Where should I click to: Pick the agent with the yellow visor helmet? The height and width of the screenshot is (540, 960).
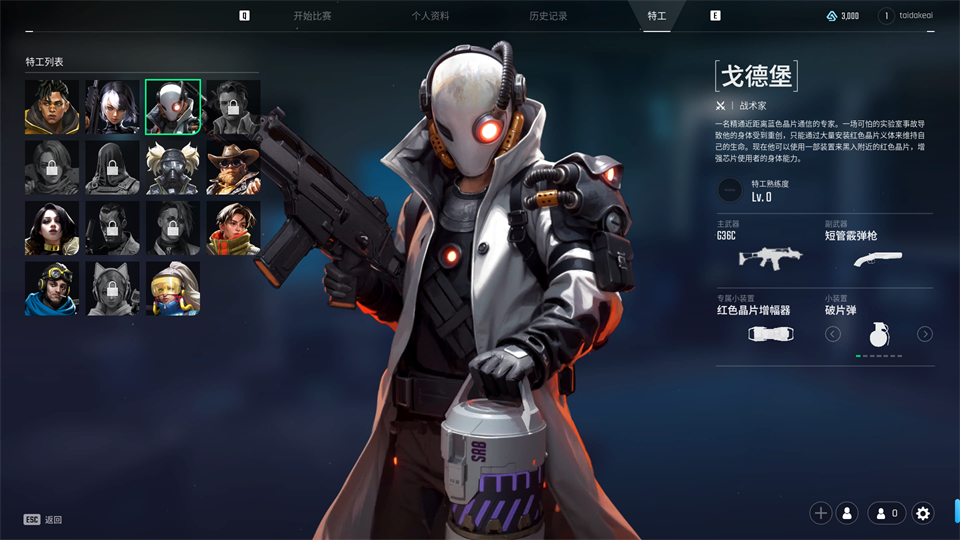(173, 289)
